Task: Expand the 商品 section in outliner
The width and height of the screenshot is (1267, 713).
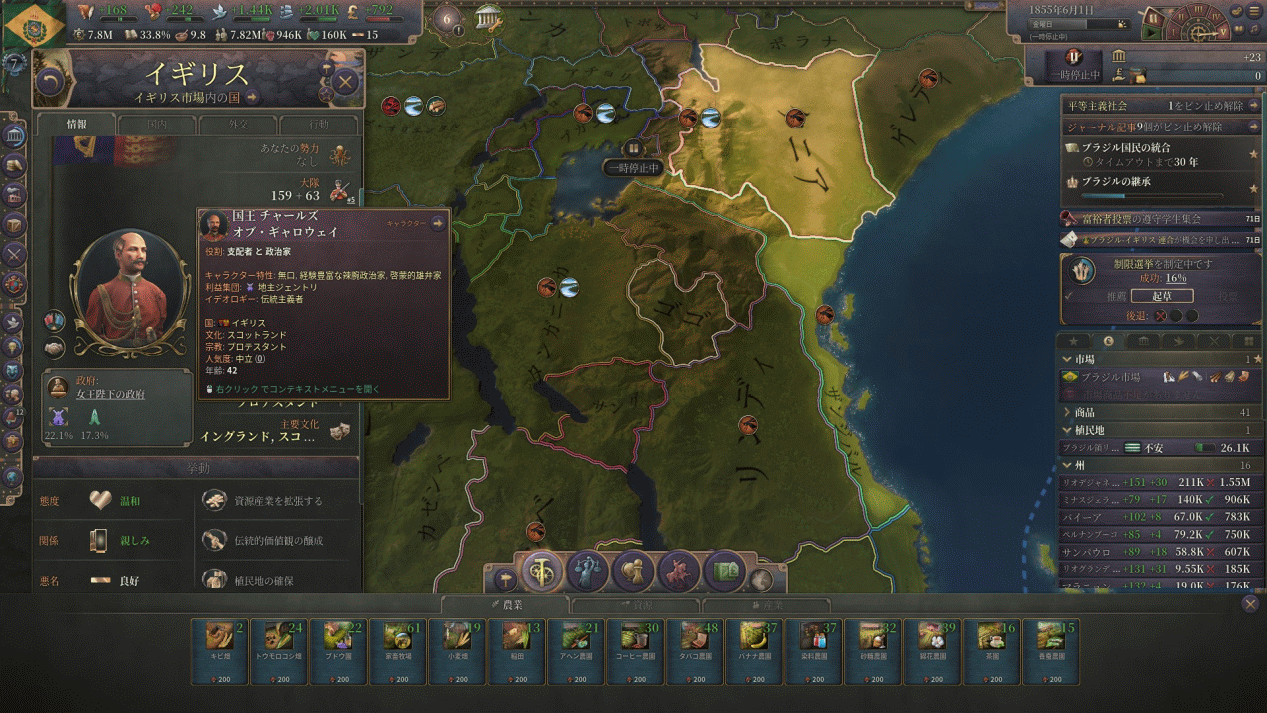Action: [1085, 412]
